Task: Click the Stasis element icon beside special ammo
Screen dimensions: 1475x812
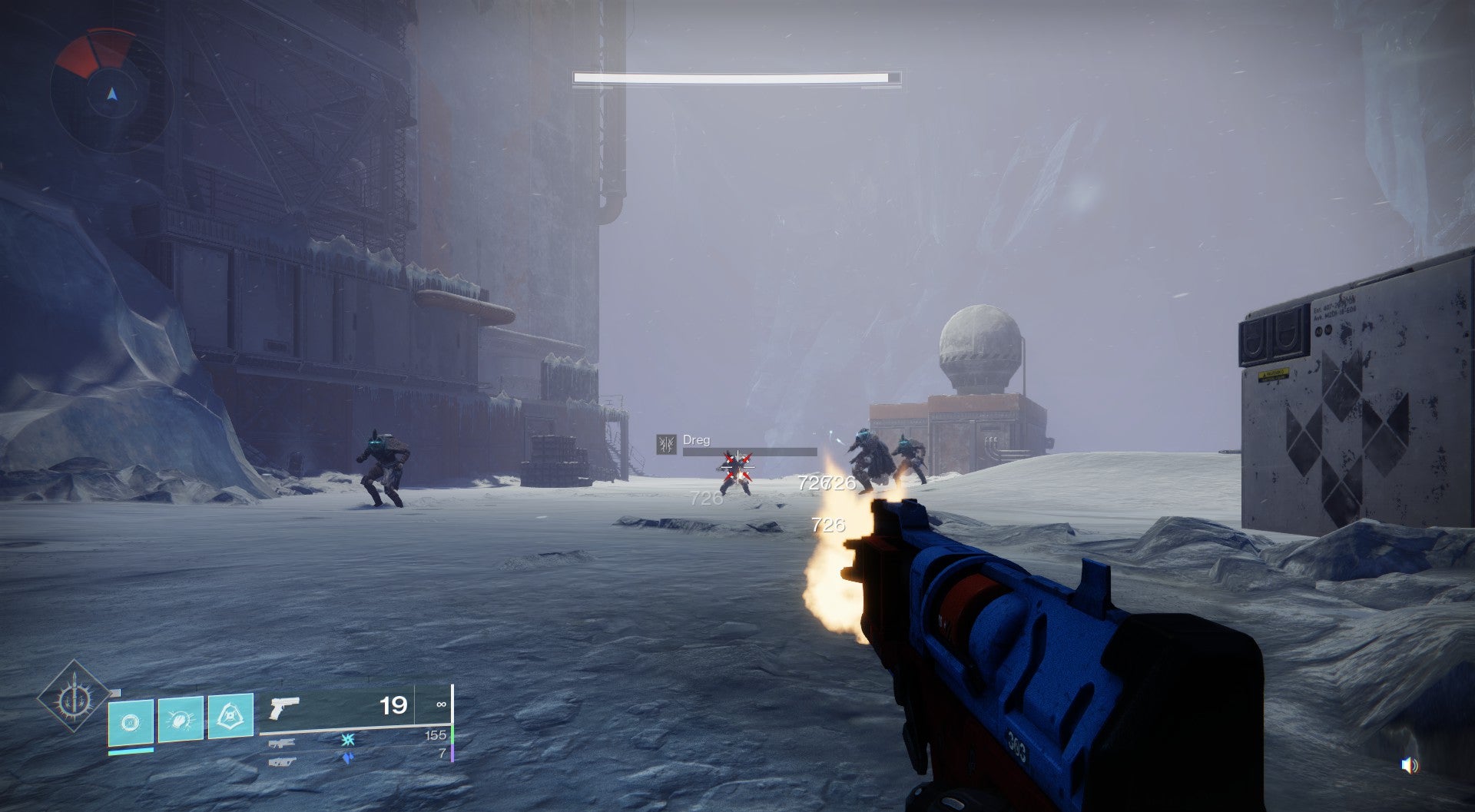Action: point(347,741)
